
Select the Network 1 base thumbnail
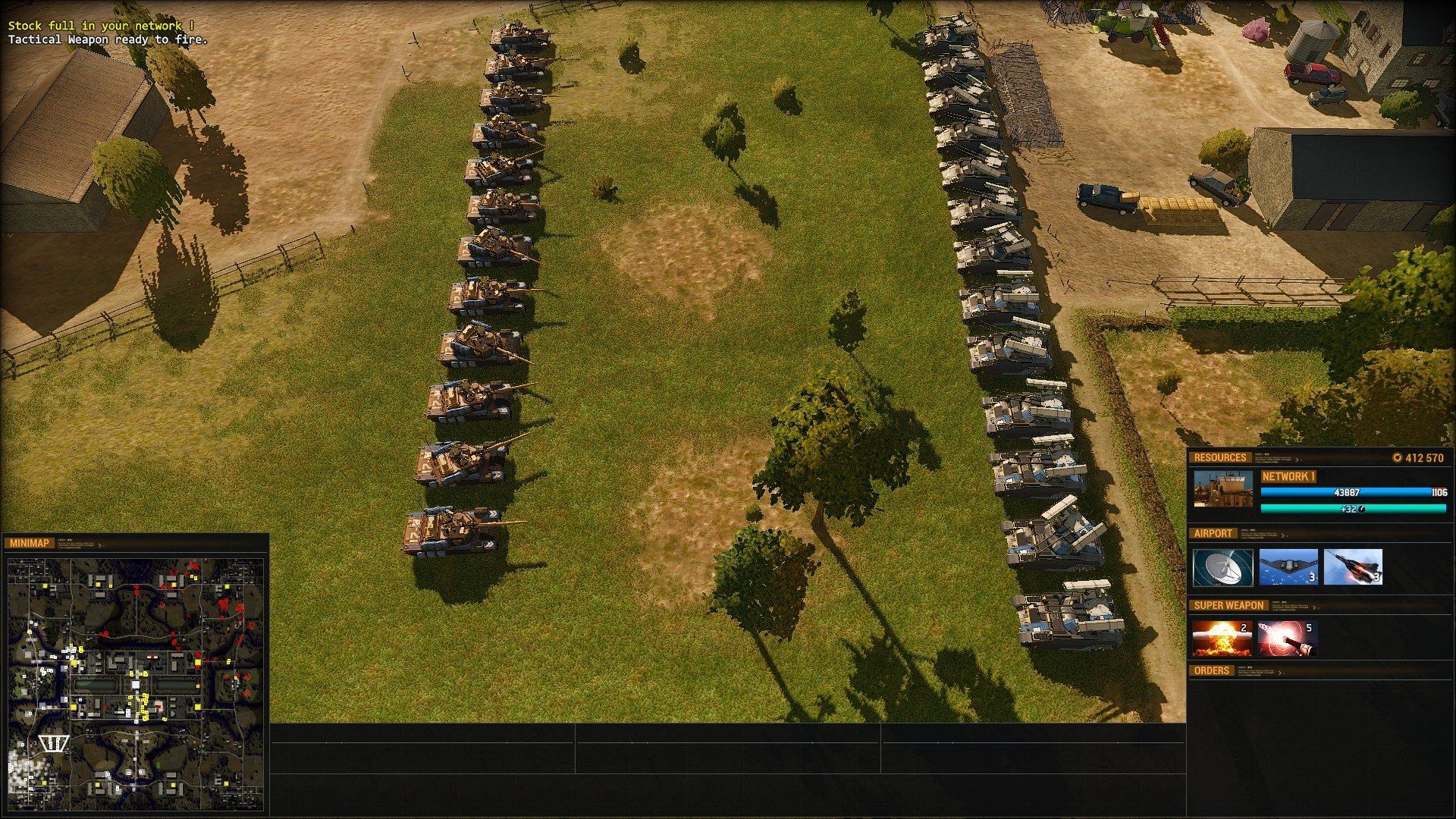pos(1222,489)
